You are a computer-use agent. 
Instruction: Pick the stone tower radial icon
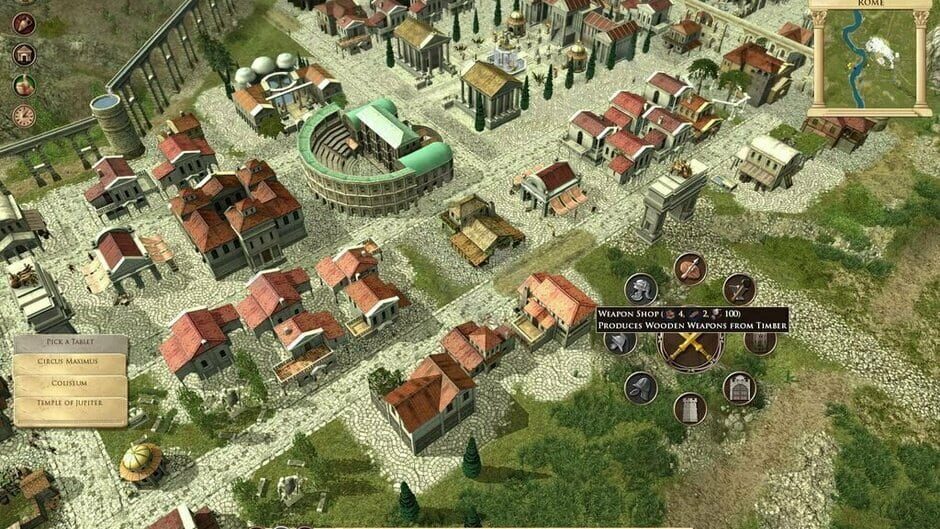tap(690, 408)
